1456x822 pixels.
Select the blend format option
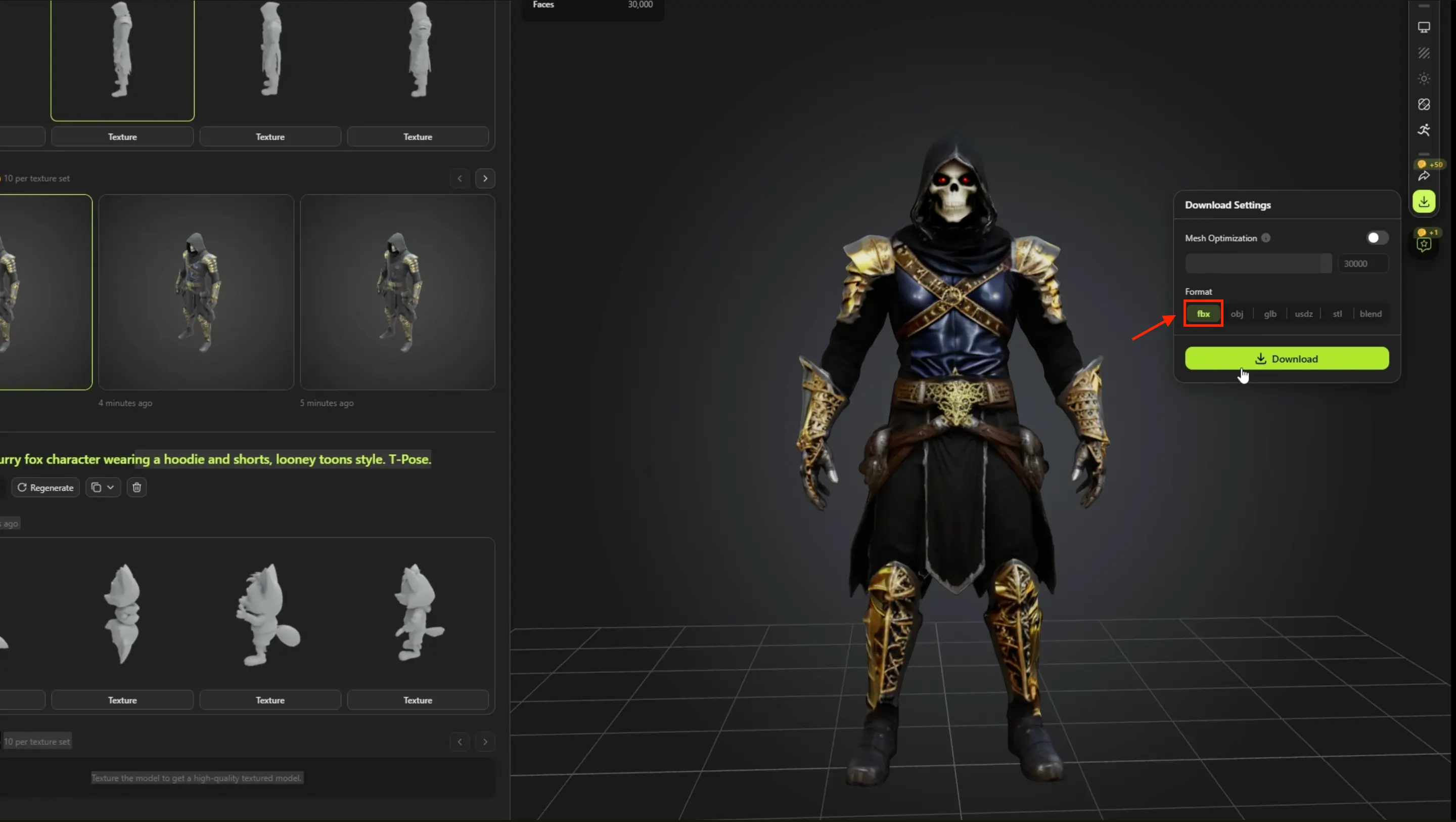pos(1371,314)
